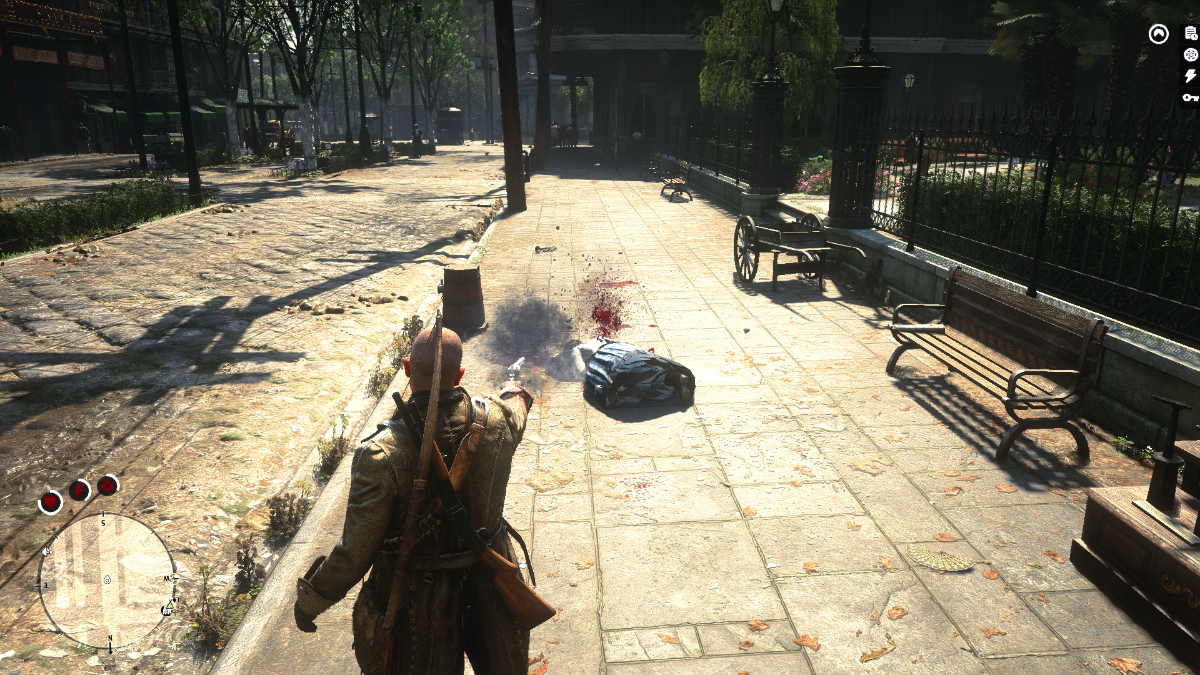Click the circular minimap radar

click(107, 580)
